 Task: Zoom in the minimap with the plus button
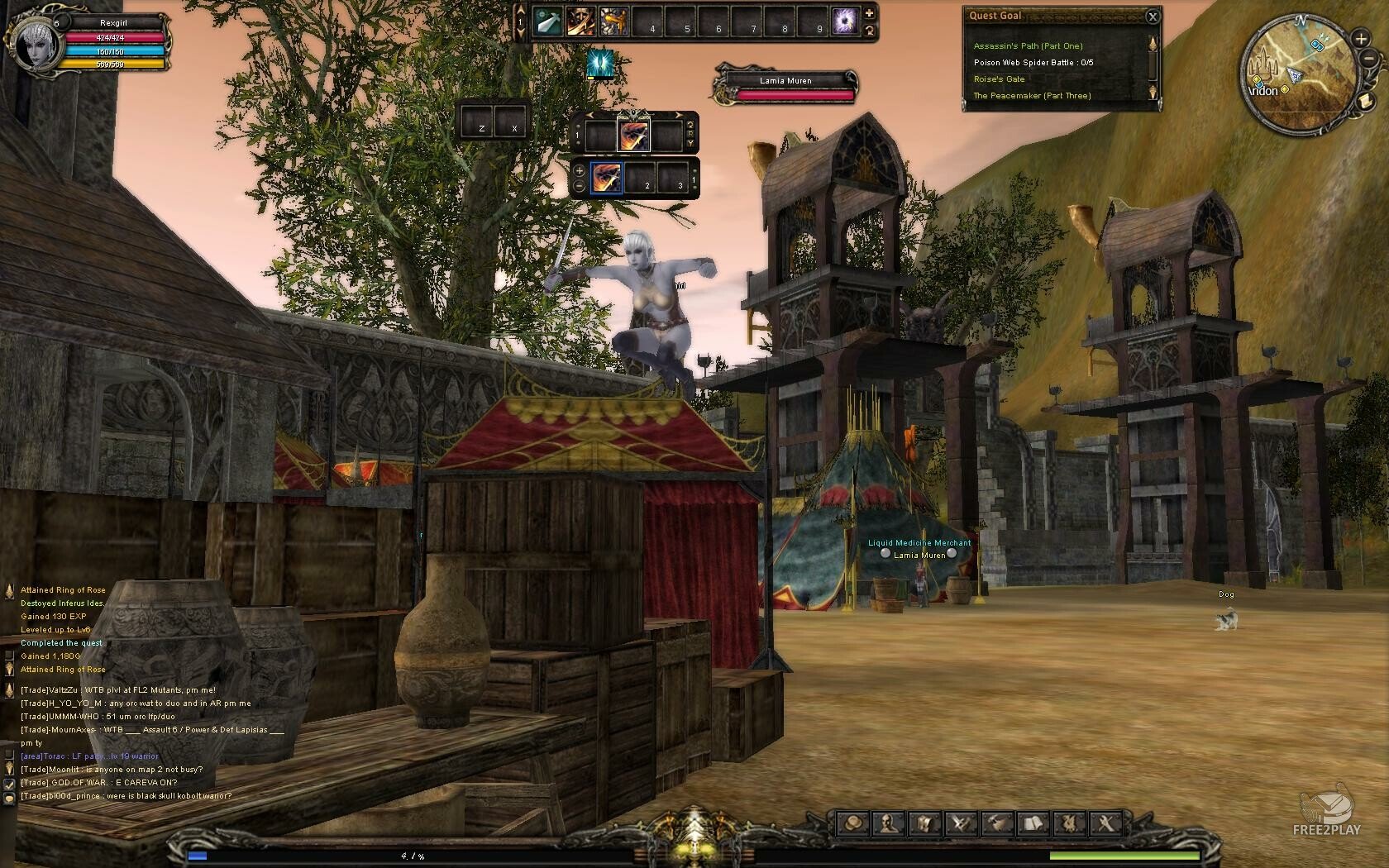point(1361,38)
